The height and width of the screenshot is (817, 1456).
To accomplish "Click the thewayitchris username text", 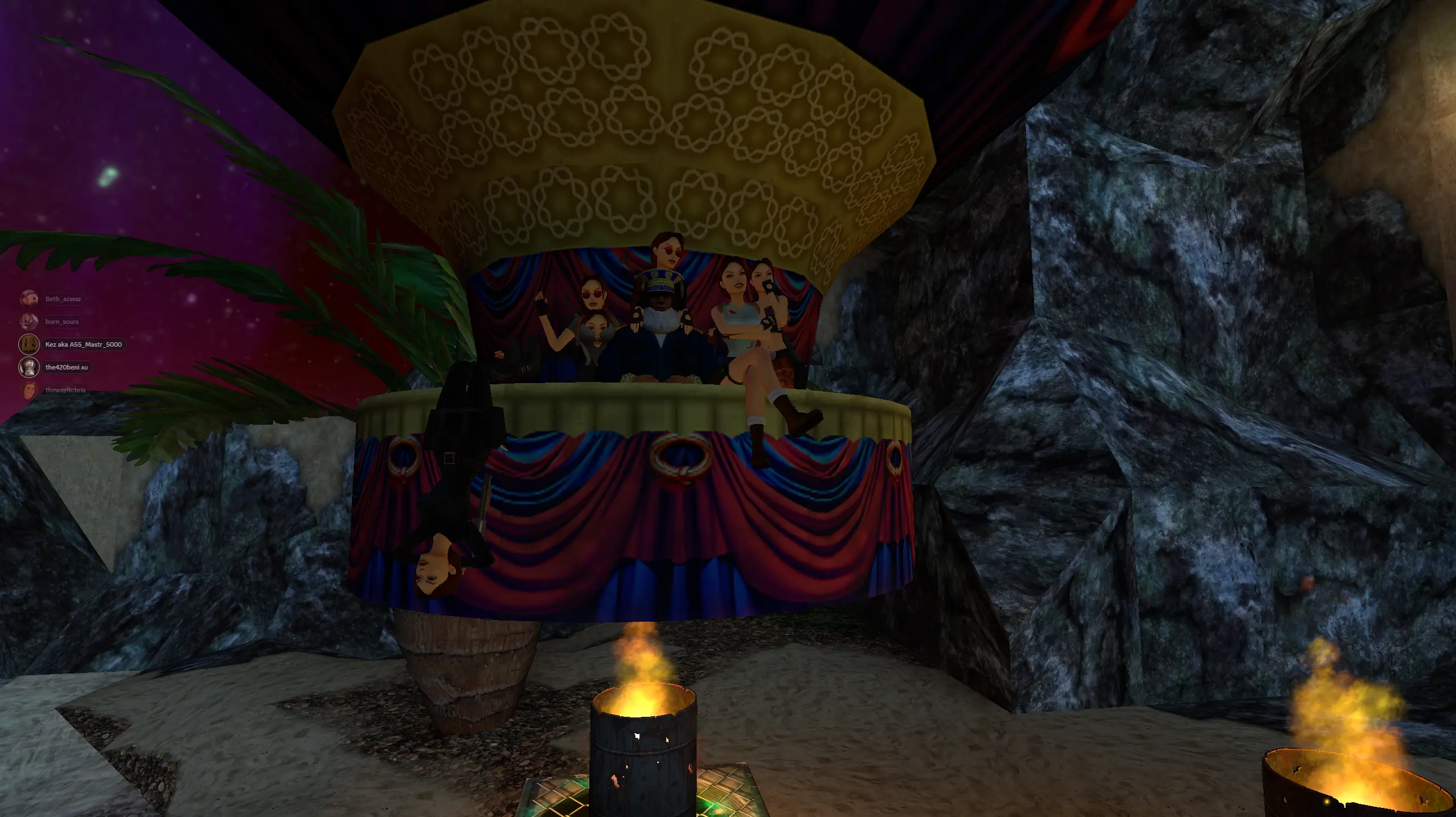I will click(65, 391).
